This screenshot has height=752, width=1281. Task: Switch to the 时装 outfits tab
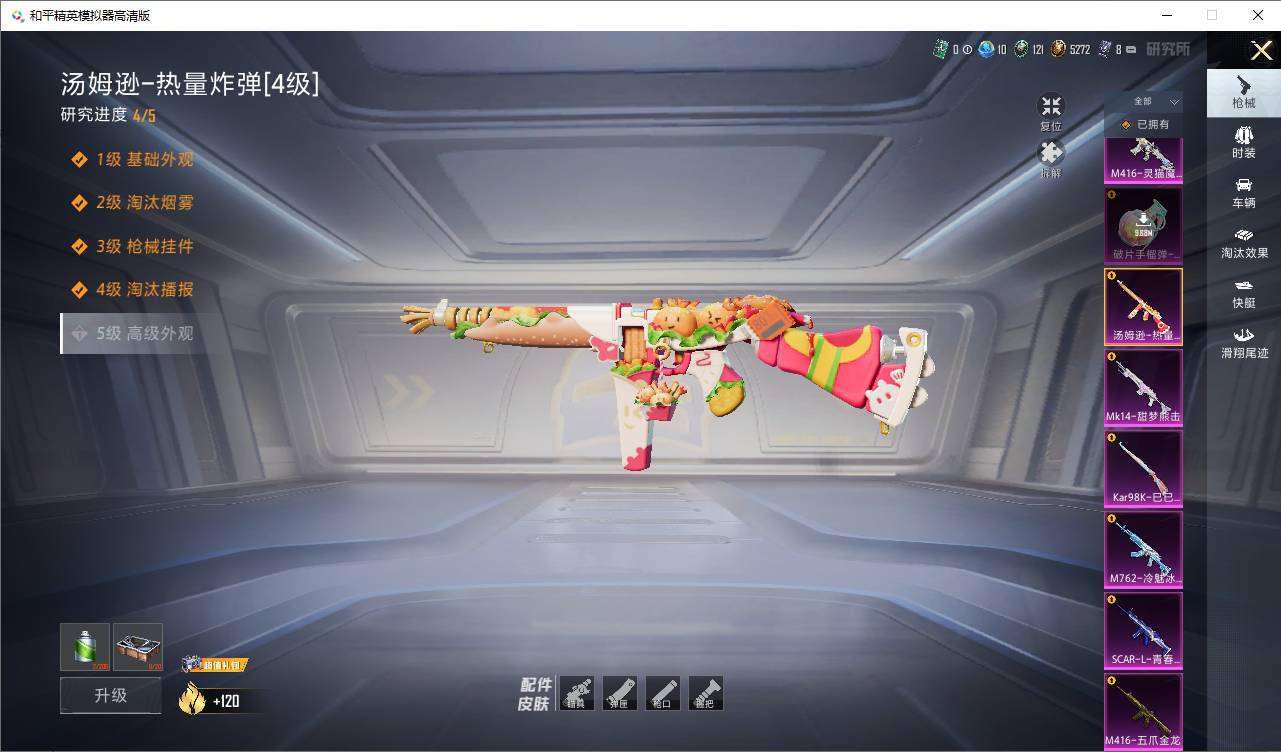1243,141
